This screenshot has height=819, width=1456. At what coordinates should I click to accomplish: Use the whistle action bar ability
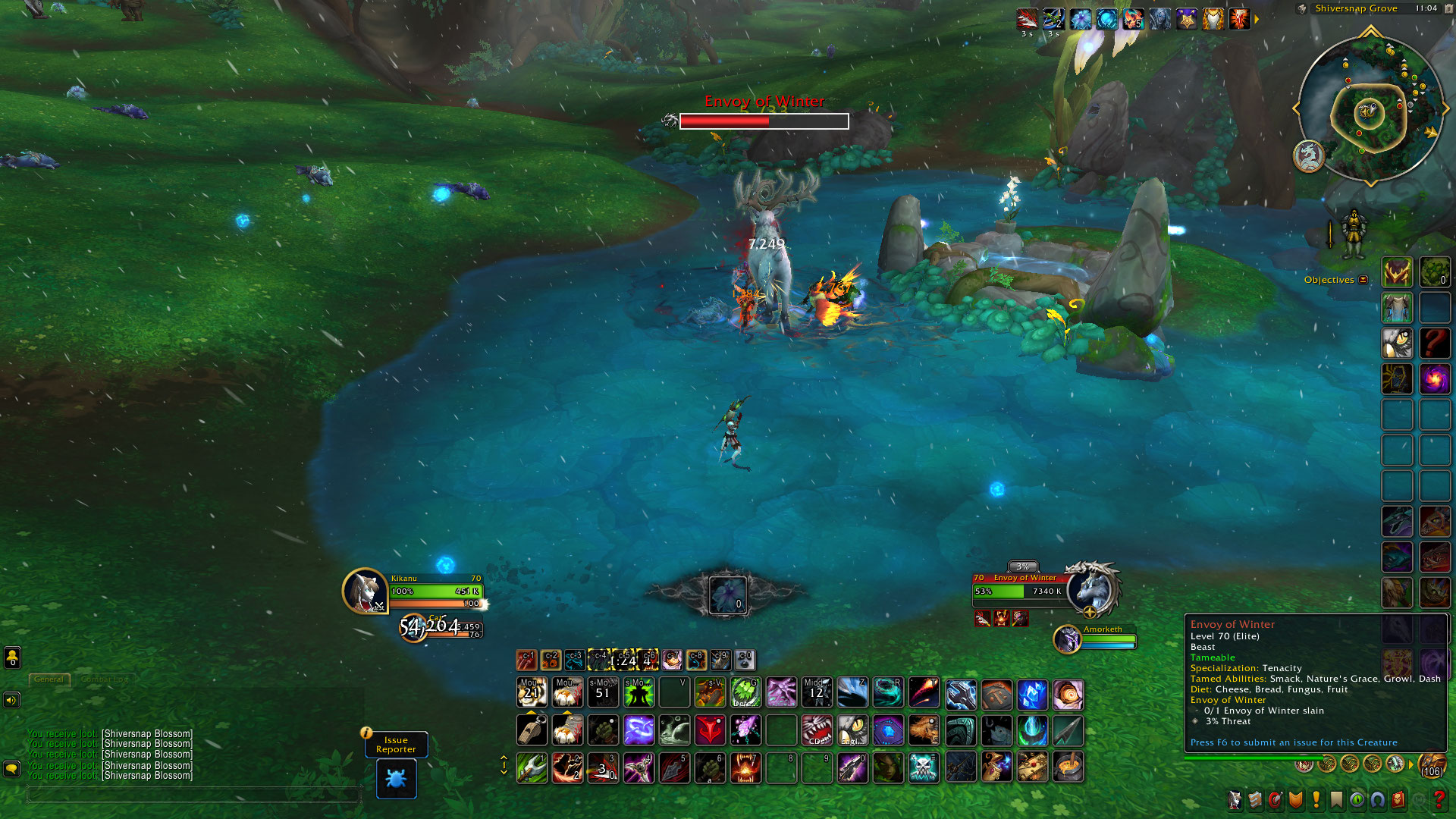[532, 730]
